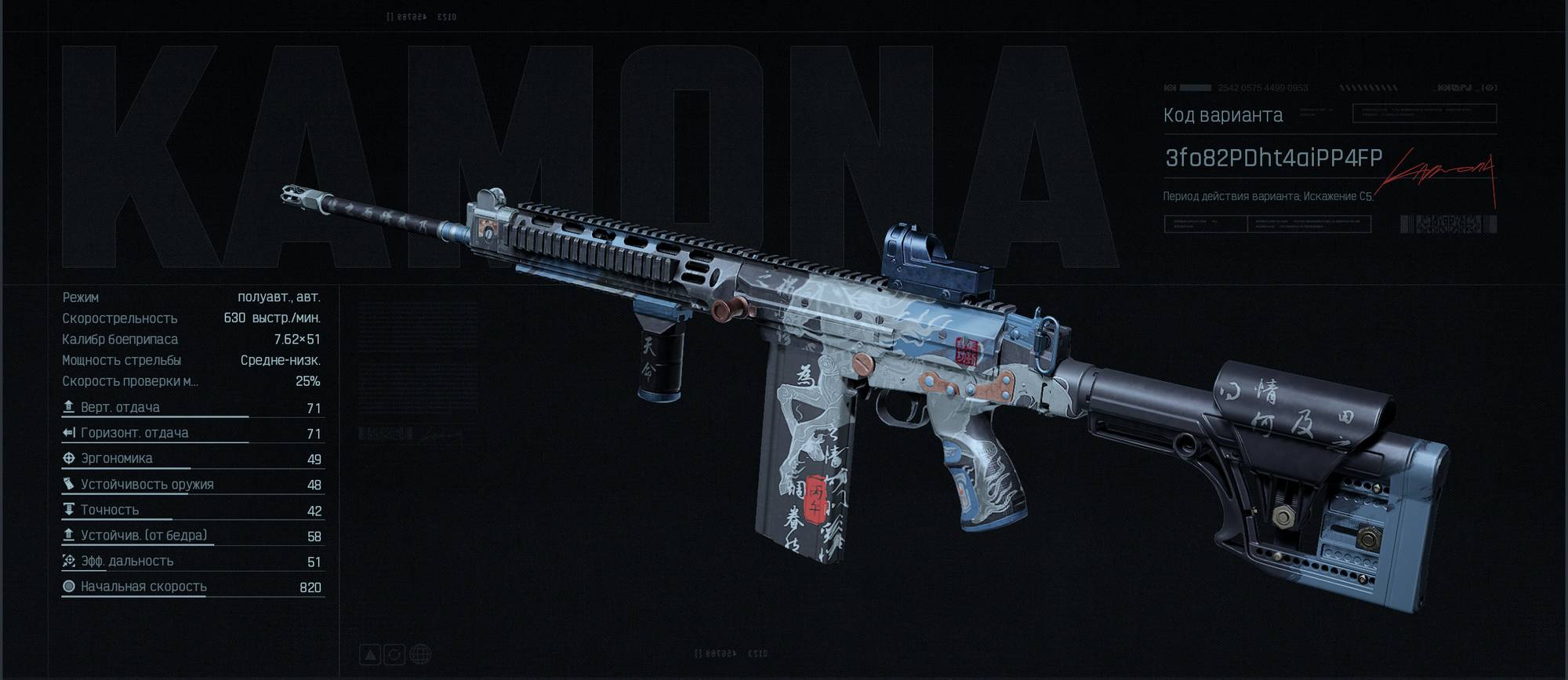The image size is (1568, 680).
Task: Open the Код варианта section
Action: click(1224, 115)
